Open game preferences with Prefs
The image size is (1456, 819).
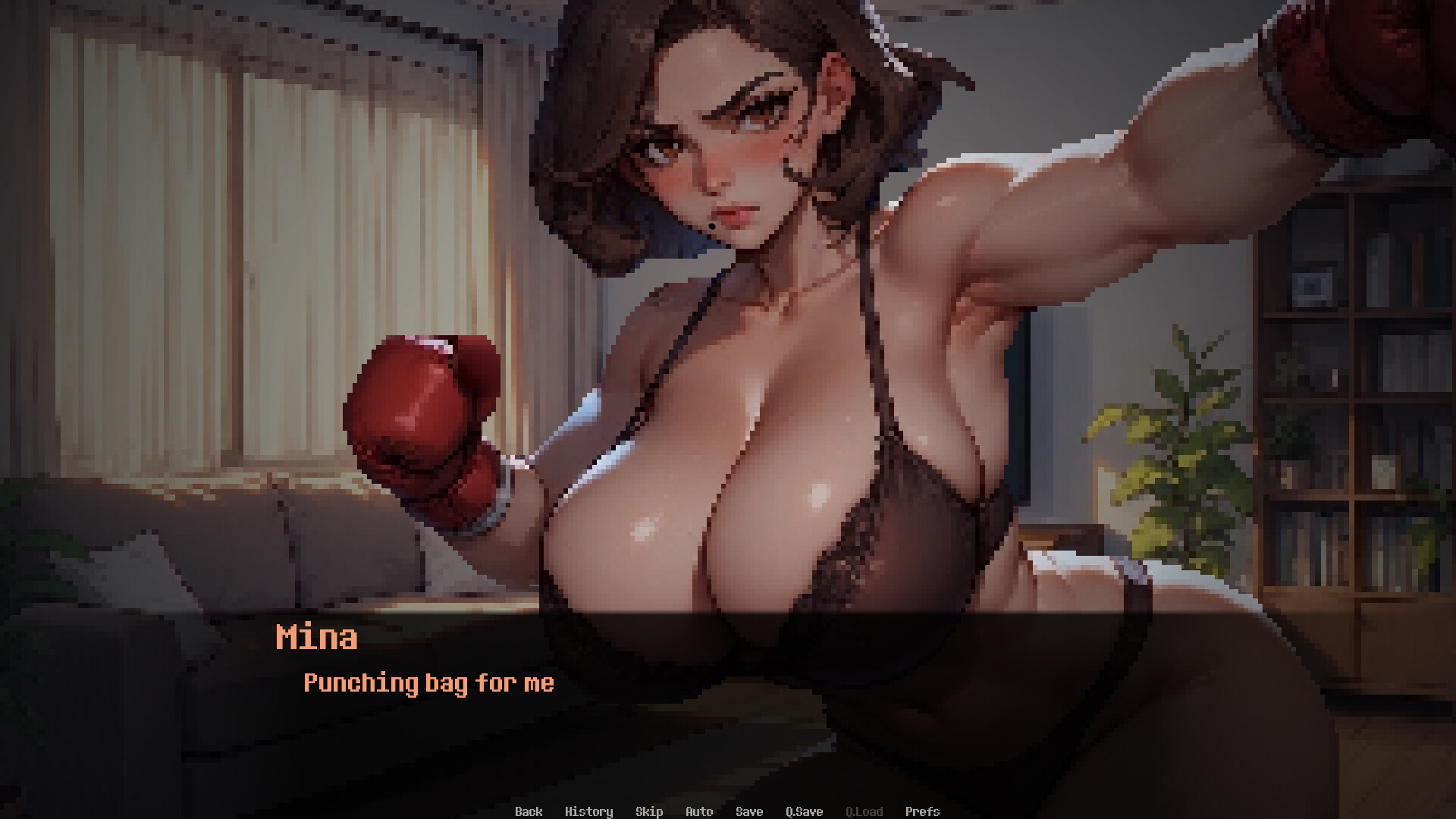[923, 811]
